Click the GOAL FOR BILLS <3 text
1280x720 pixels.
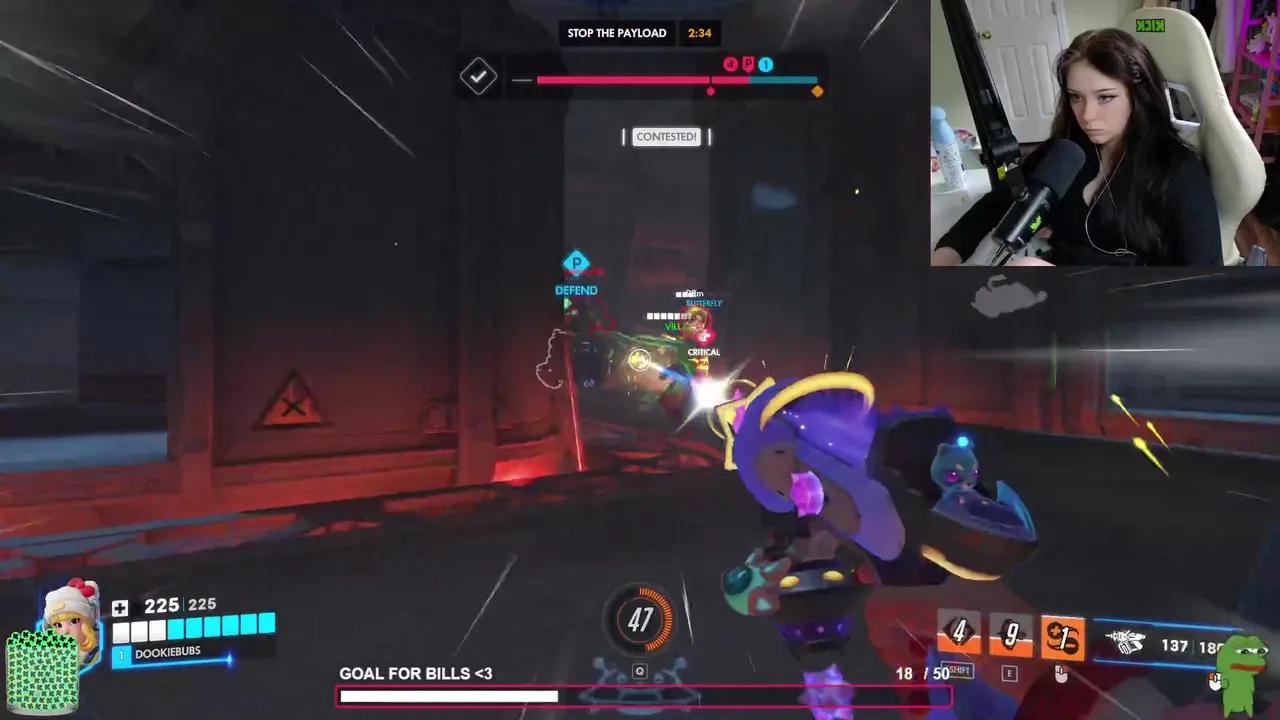416,673
